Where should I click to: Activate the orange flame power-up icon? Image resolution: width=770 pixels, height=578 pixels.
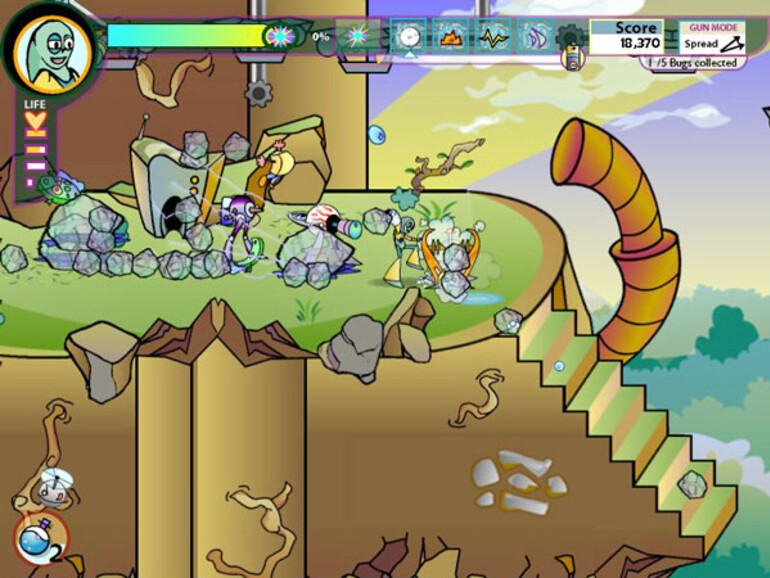pos(451,36)
